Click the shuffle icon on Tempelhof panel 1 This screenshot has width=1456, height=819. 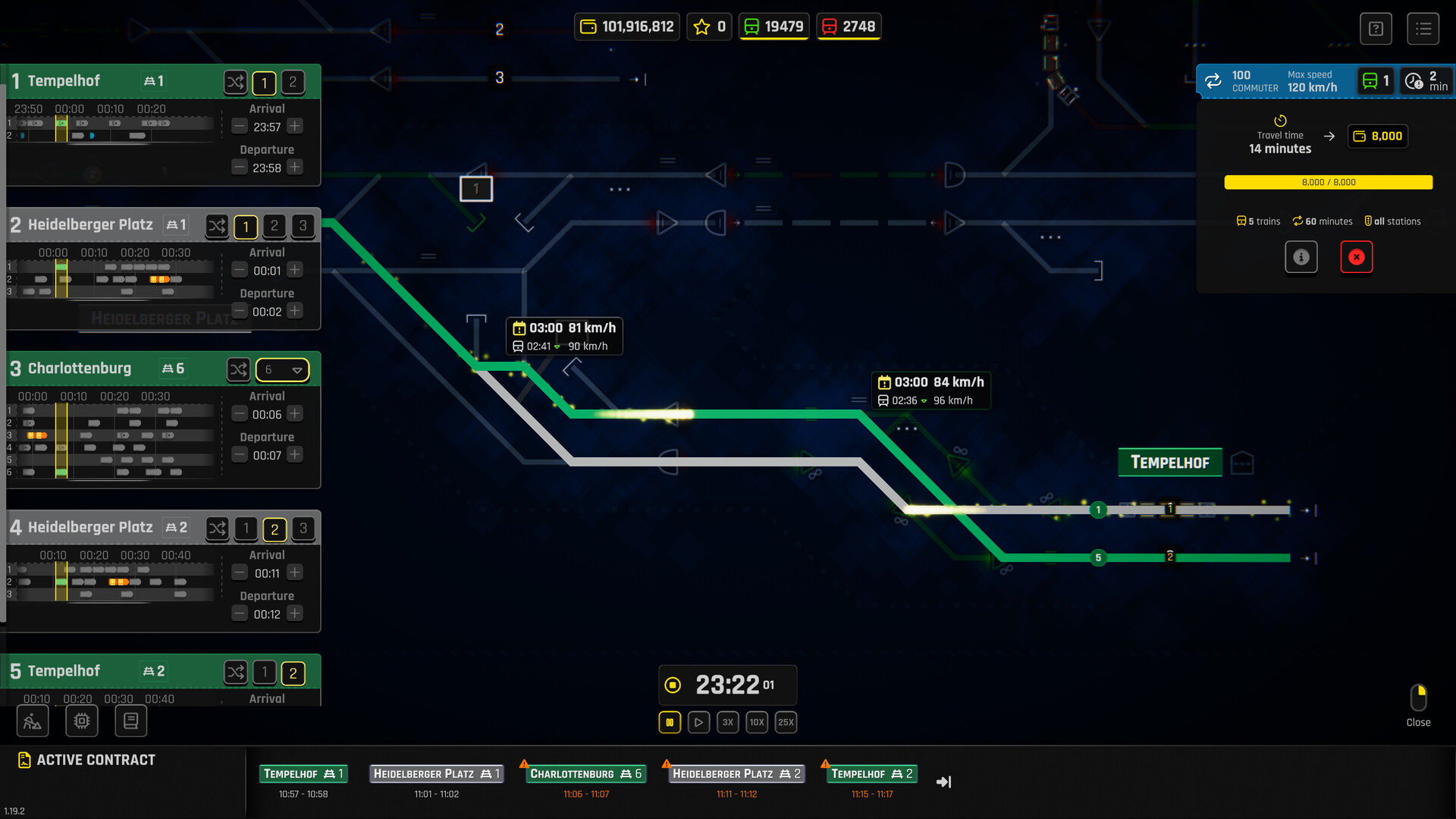click(235, 82)
